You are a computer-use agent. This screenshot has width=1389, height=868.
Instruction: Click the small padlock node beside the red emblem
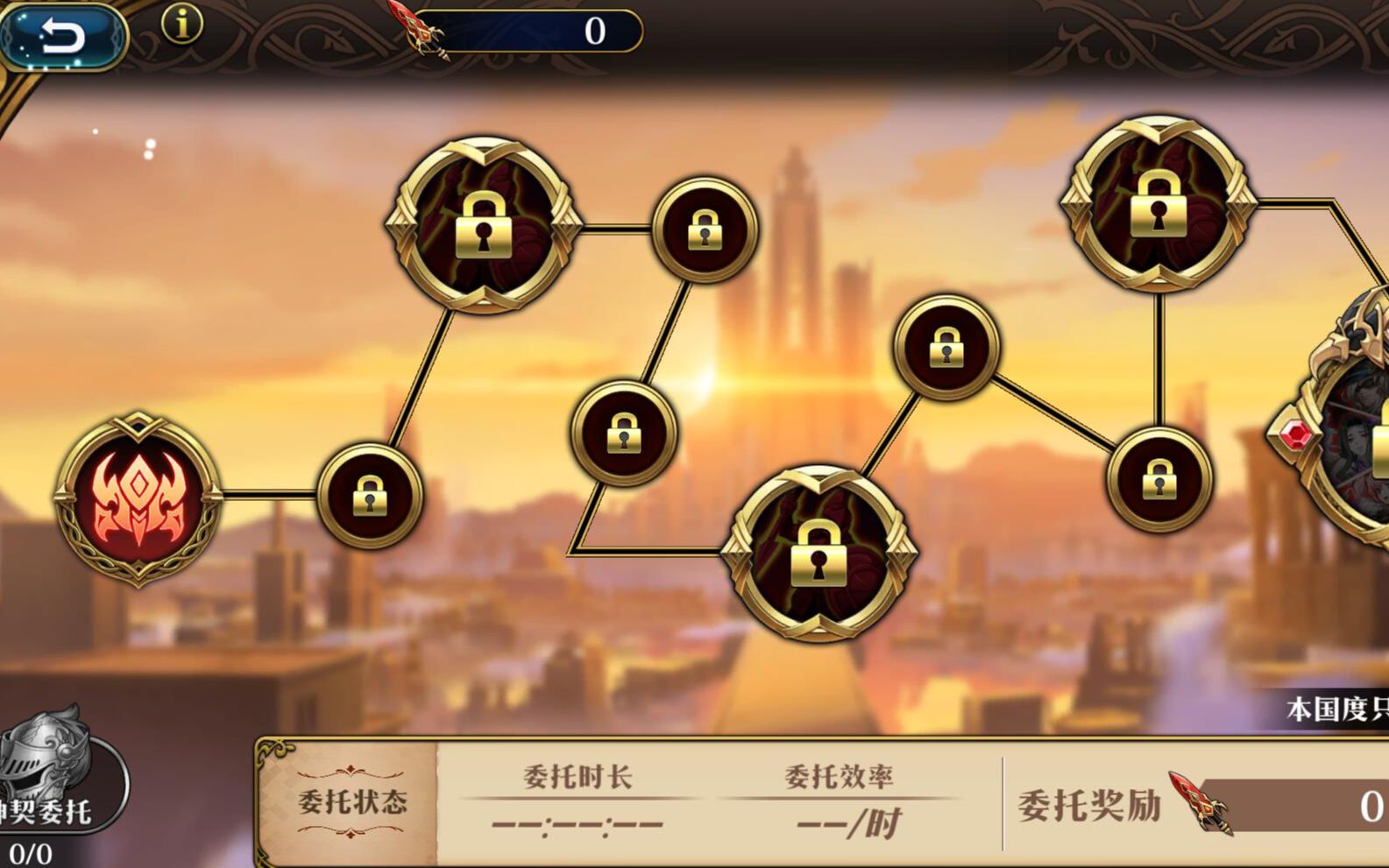coord(372,493)
